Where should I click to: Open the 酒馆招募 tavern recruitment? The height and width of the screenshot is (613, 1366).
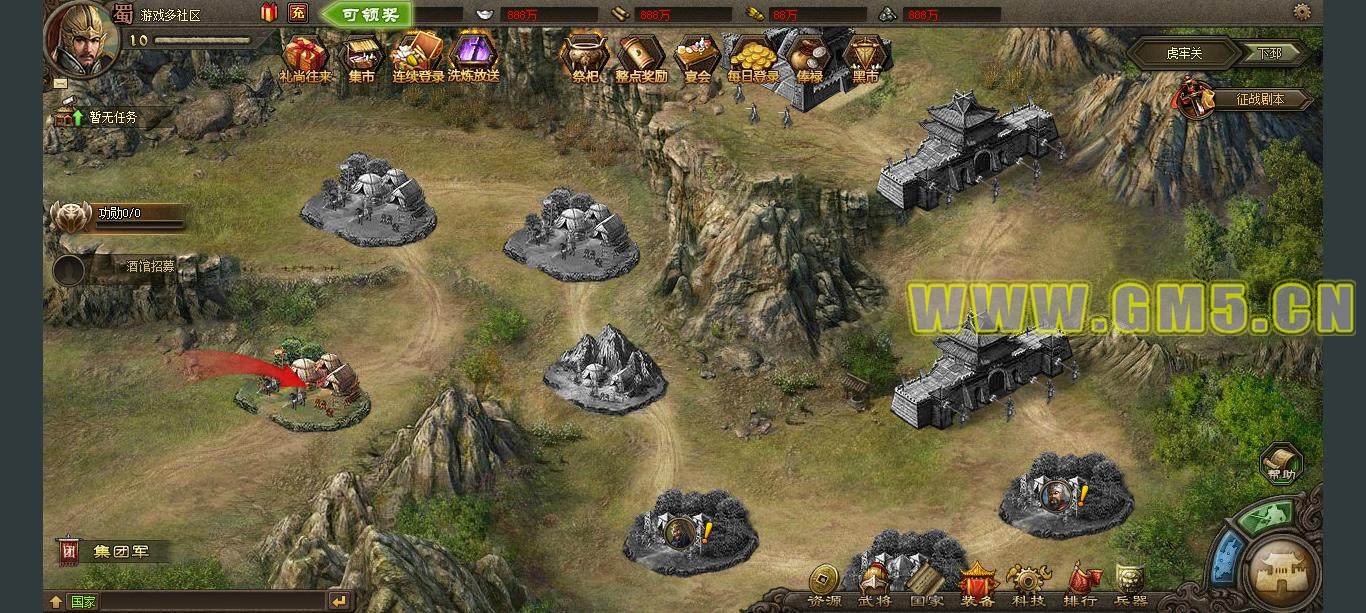point(149,267)
